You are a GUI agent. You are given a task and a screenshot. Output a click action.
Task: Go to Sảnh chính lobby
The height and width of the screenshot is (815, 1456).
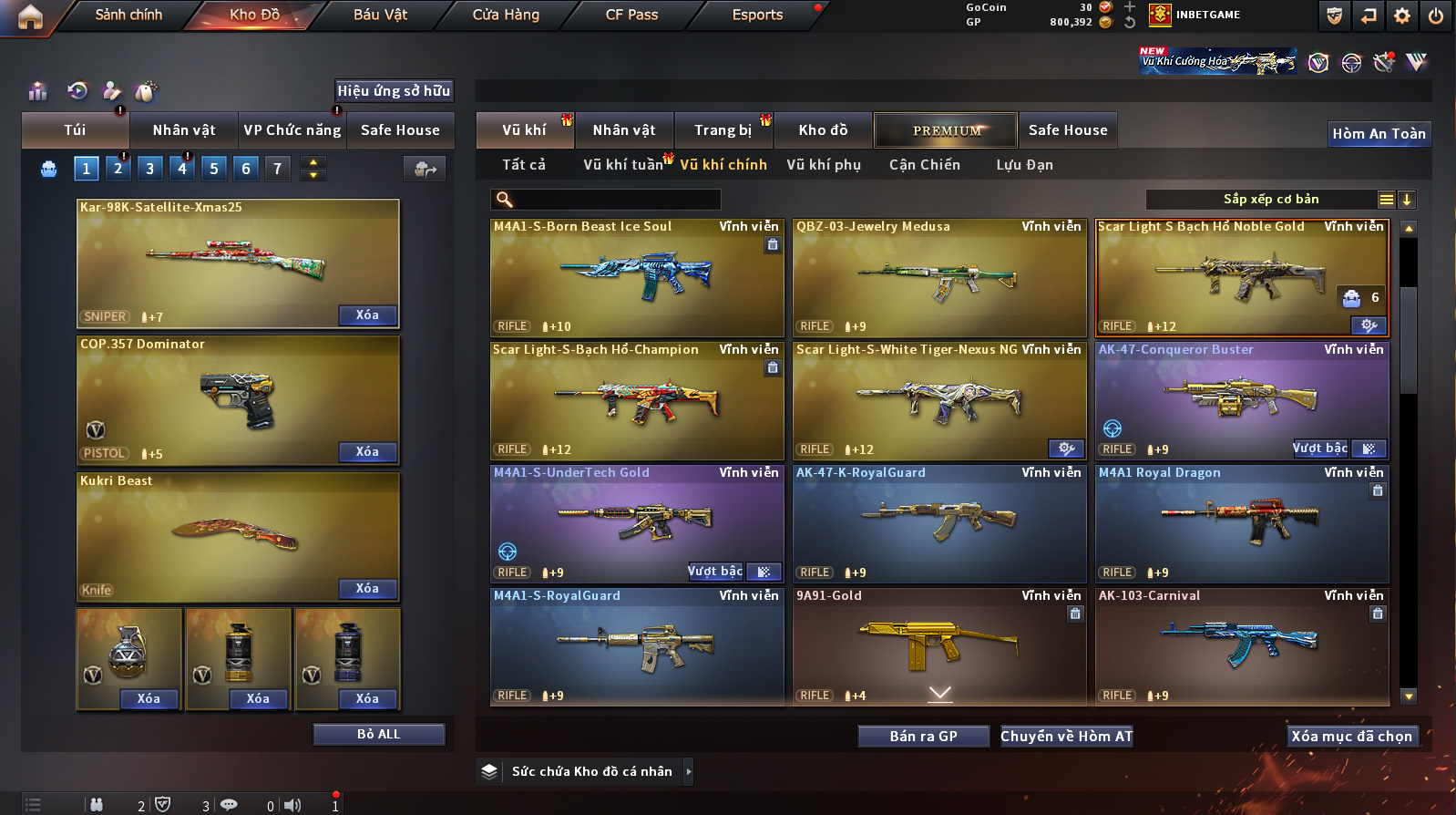[x=128, y=15]
